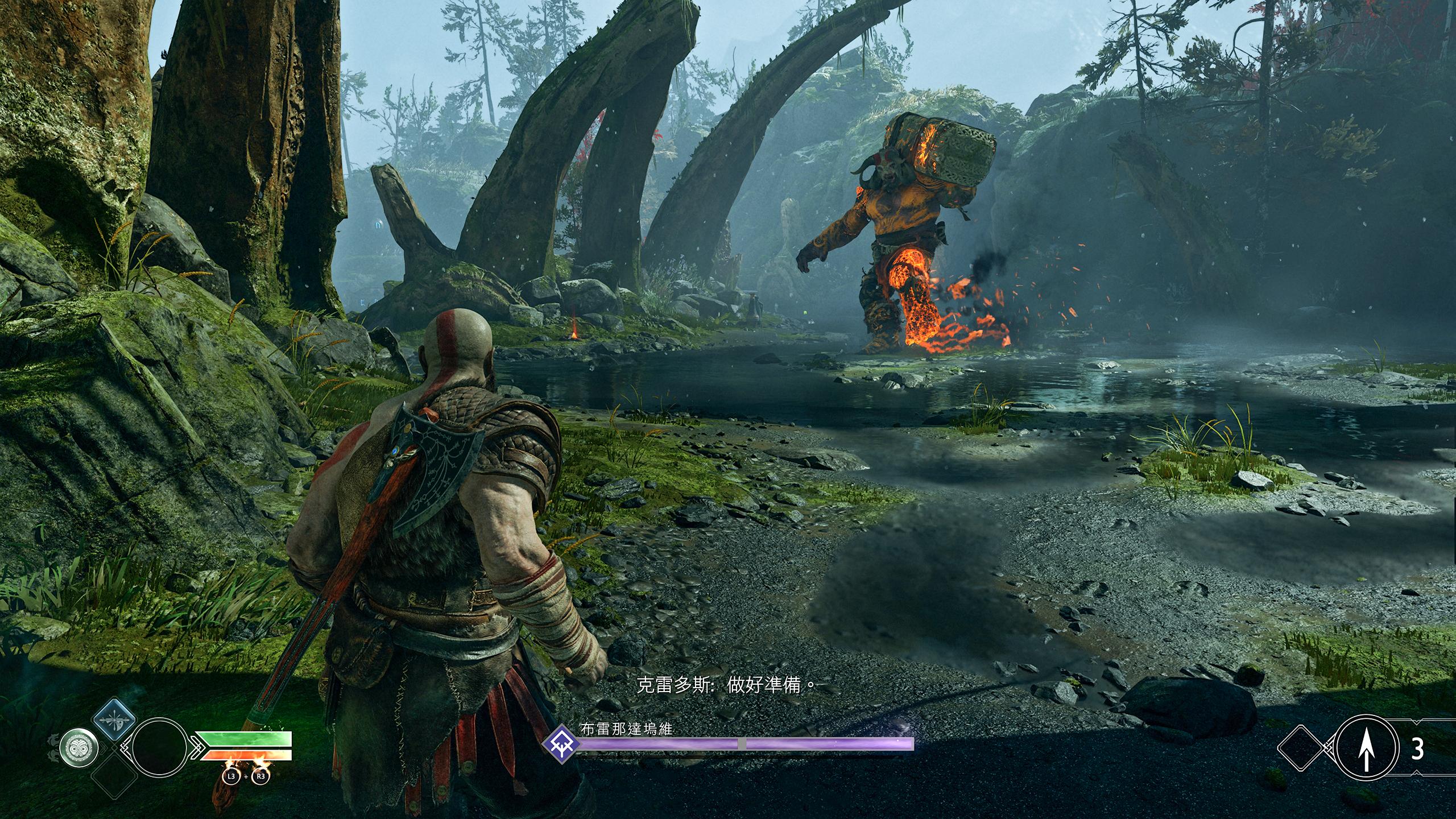Select Atreus's arrow icon

click(1365, 750)
